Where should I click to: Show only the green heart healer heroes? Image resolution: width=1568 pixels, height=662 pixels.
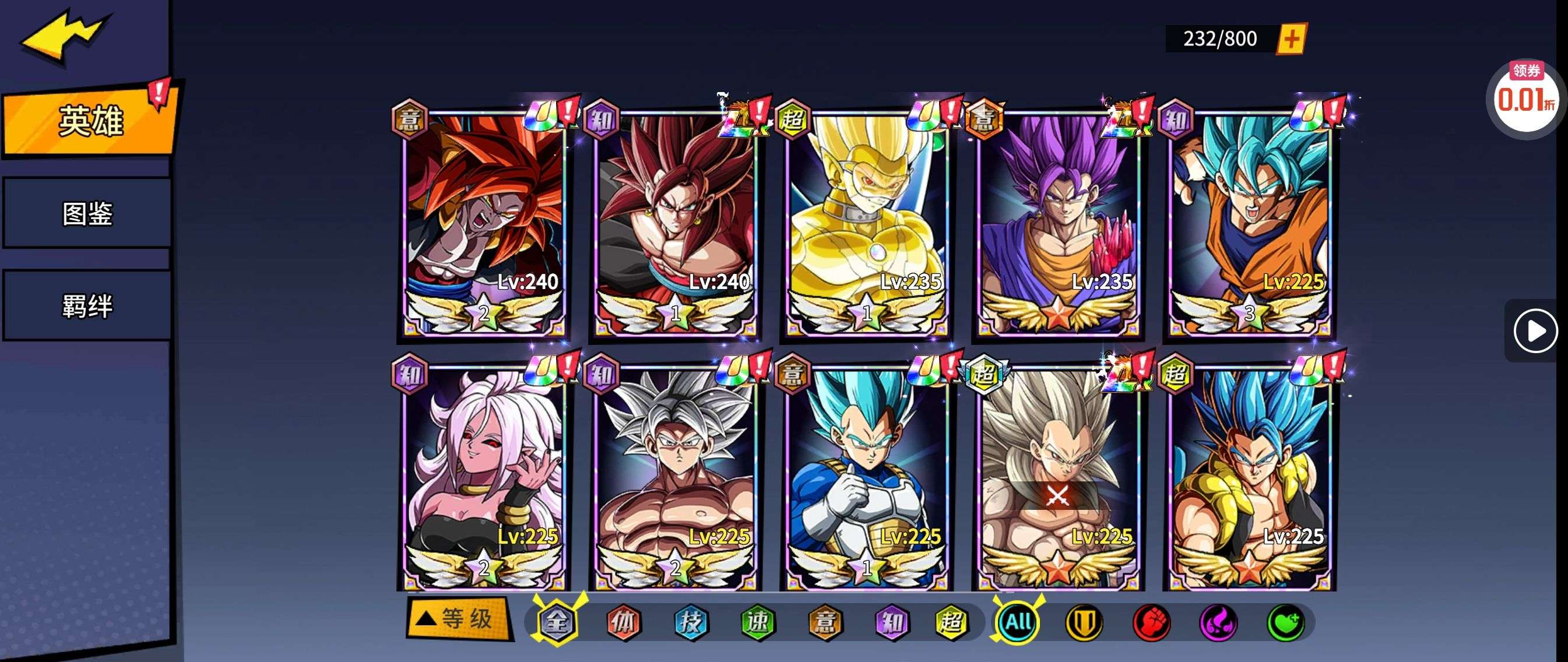coord(1285,622)
